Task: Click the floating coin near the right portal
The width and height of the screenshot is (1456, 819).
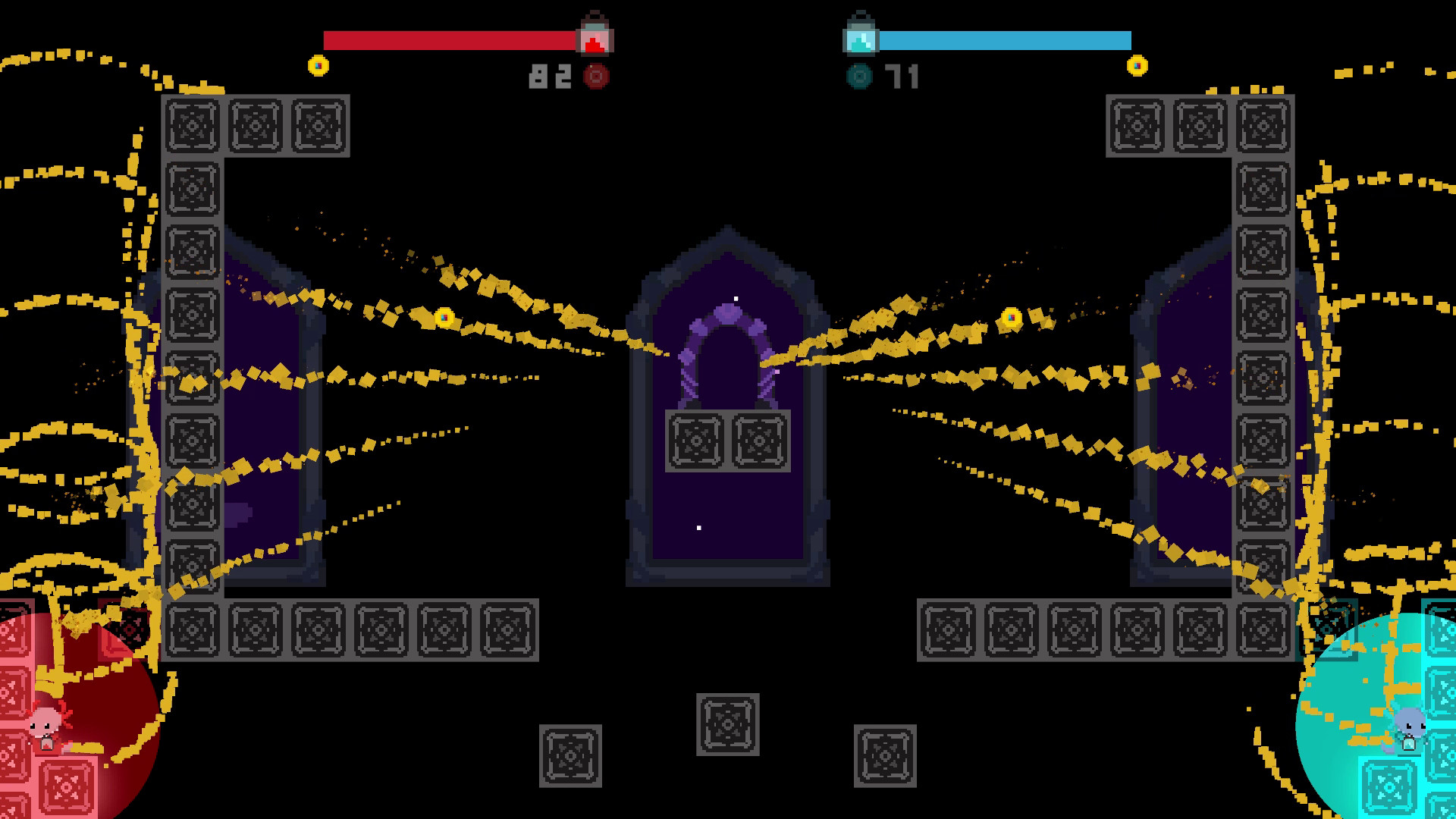Action: pyautogui.click(x=1011, y=316)
